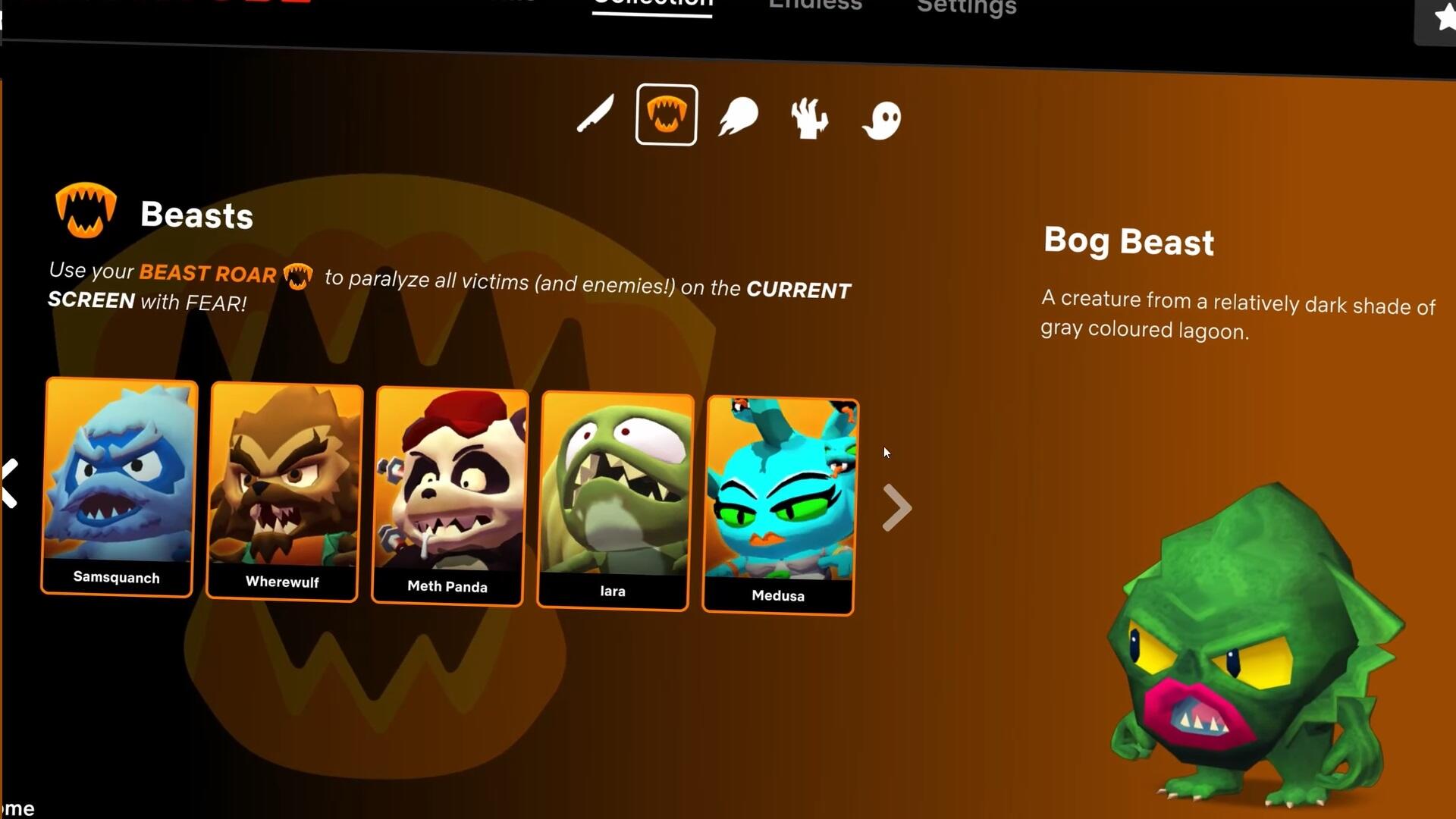
Task: Choose the Wherewulf beast card
Action: pos(284,491)
